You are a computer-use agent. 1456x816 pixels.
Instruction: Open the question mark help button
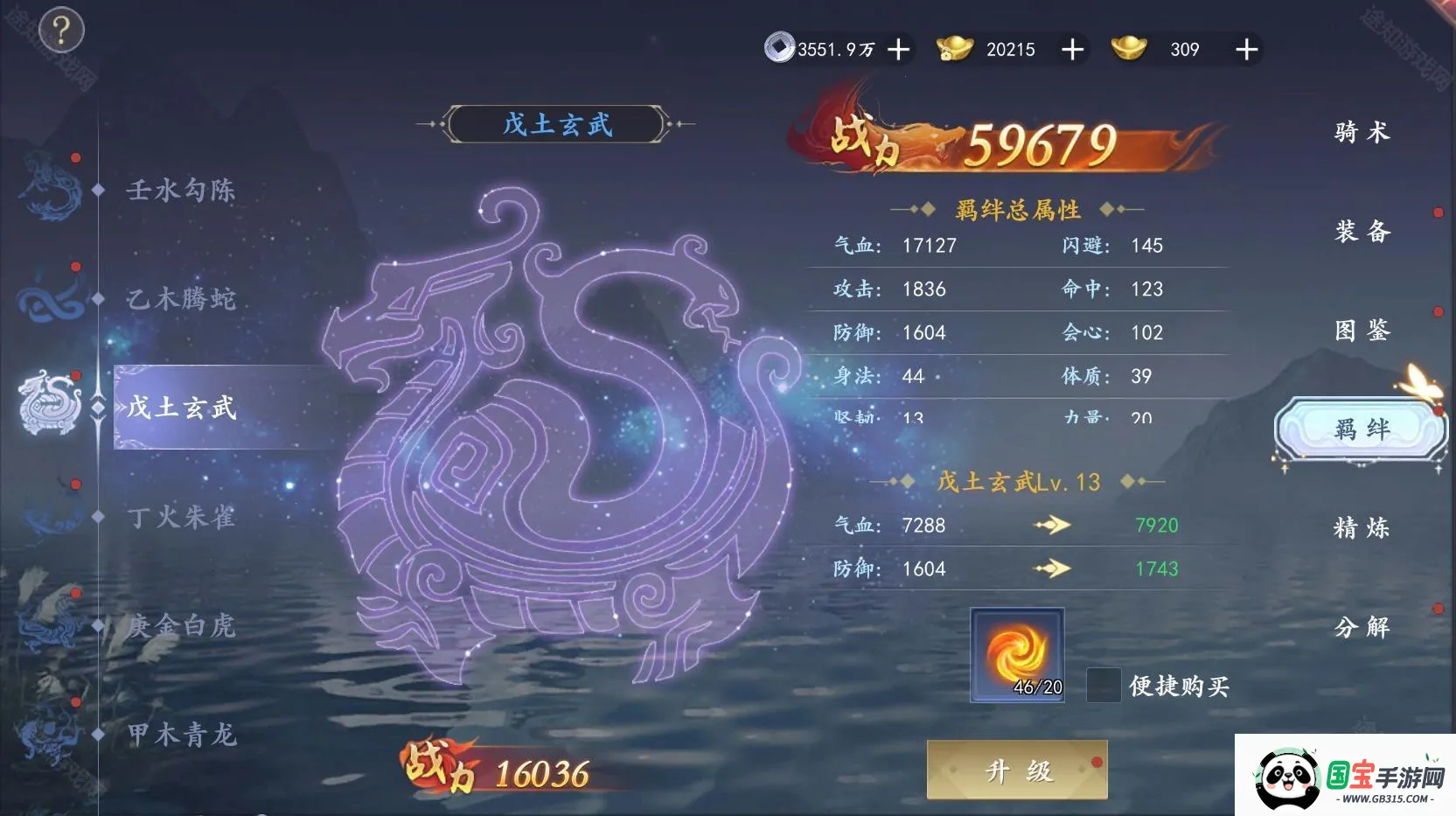(x=60, y=31)
